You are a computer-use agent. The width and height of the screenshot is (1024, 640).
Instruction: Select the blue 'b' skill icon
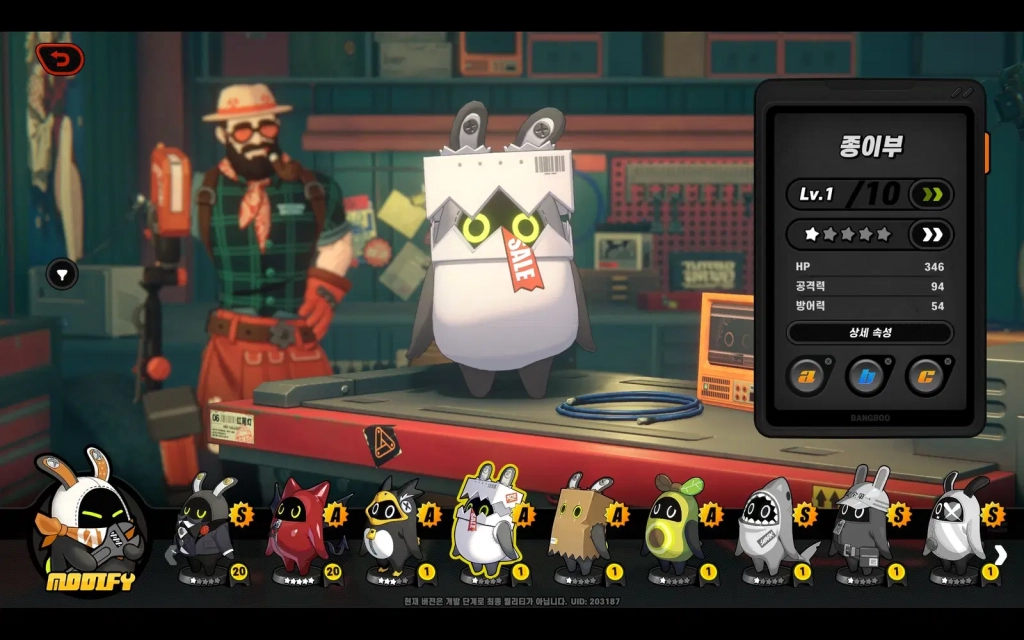pos(867,376)
